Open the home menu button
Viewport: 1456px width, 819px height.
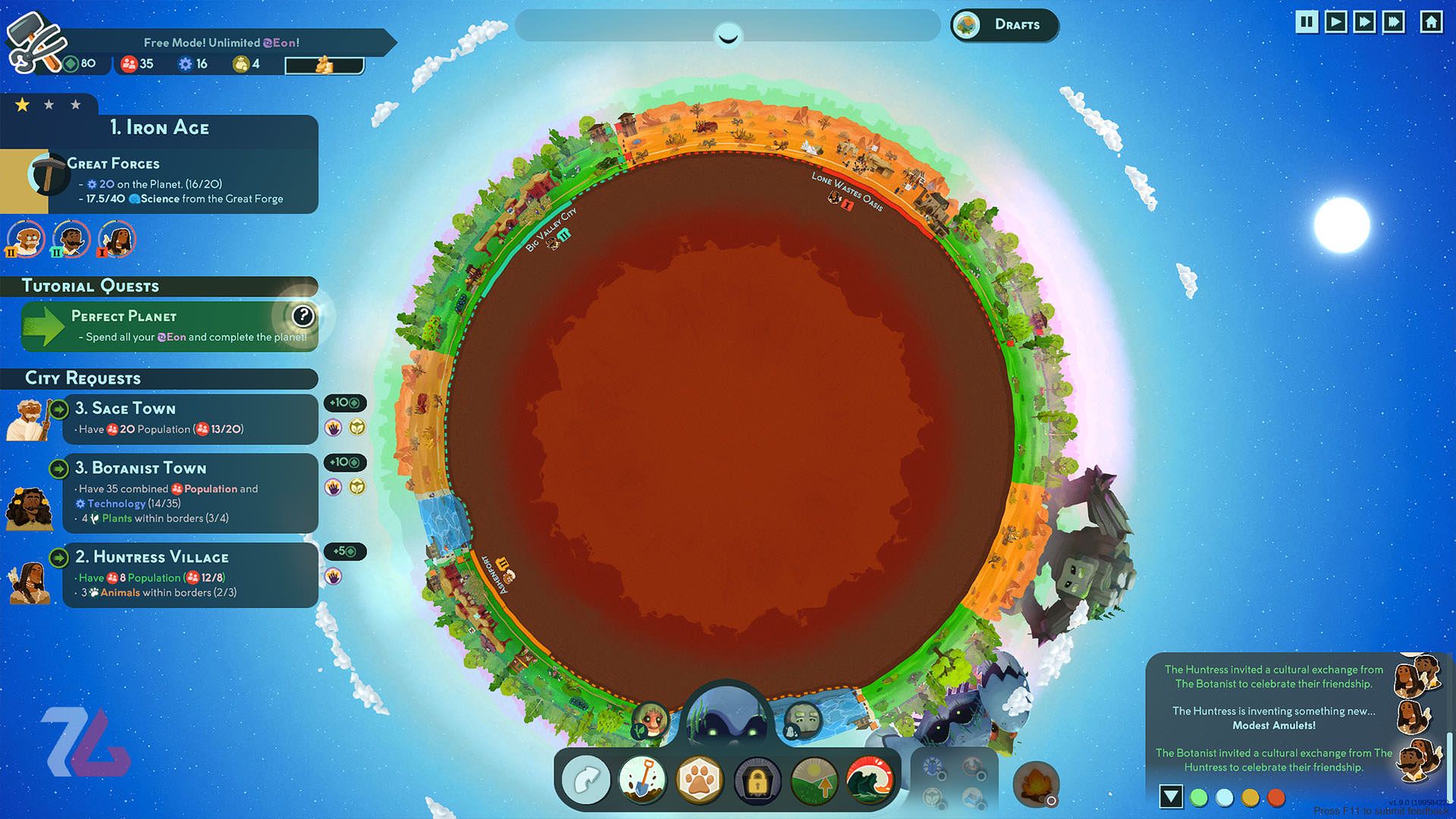(x=1431, y=22)
